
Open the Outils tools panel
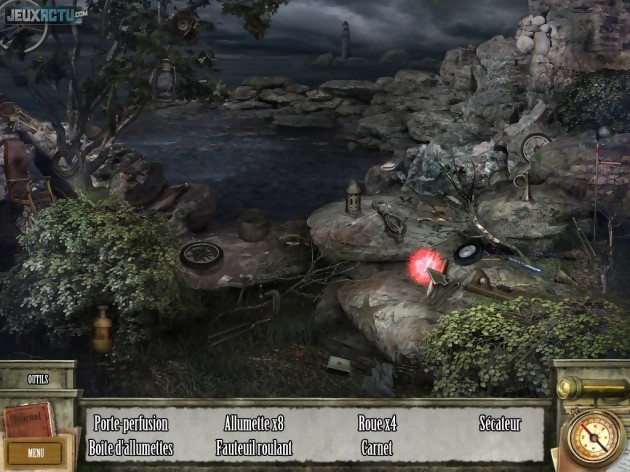38,380
